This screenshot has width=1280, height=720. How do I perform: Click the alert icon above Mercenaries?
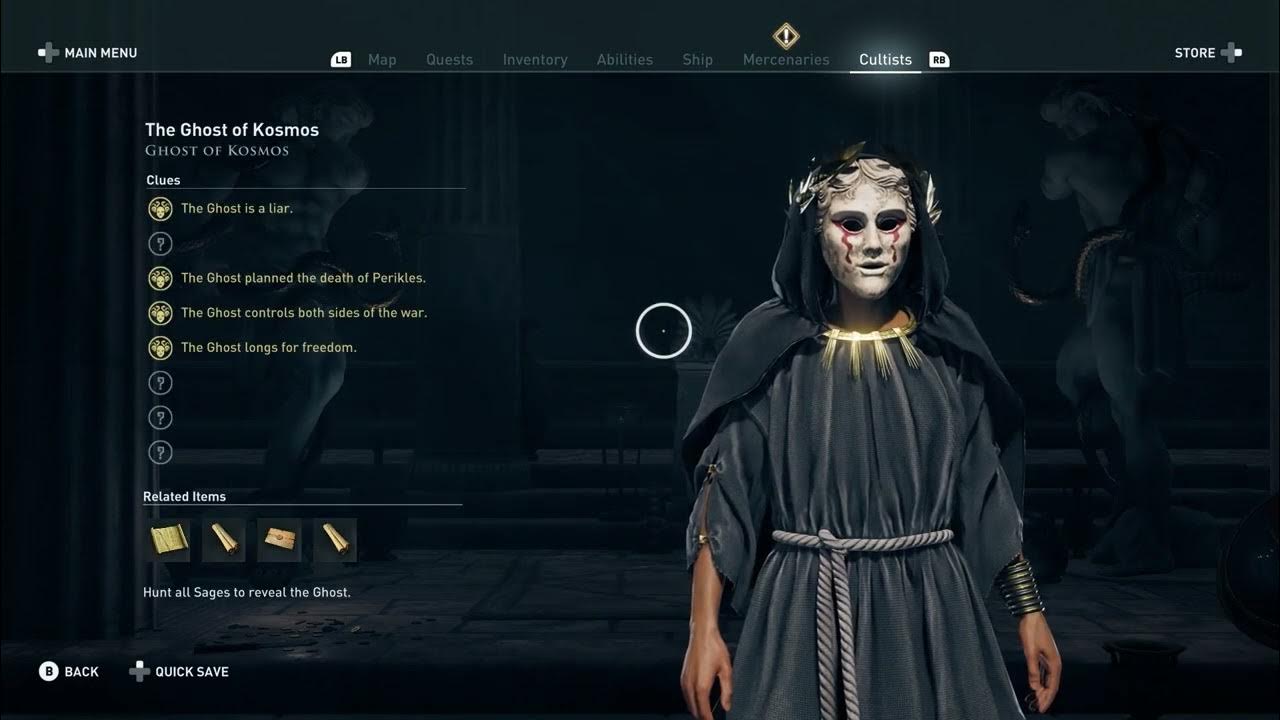[x=786, y=36]
